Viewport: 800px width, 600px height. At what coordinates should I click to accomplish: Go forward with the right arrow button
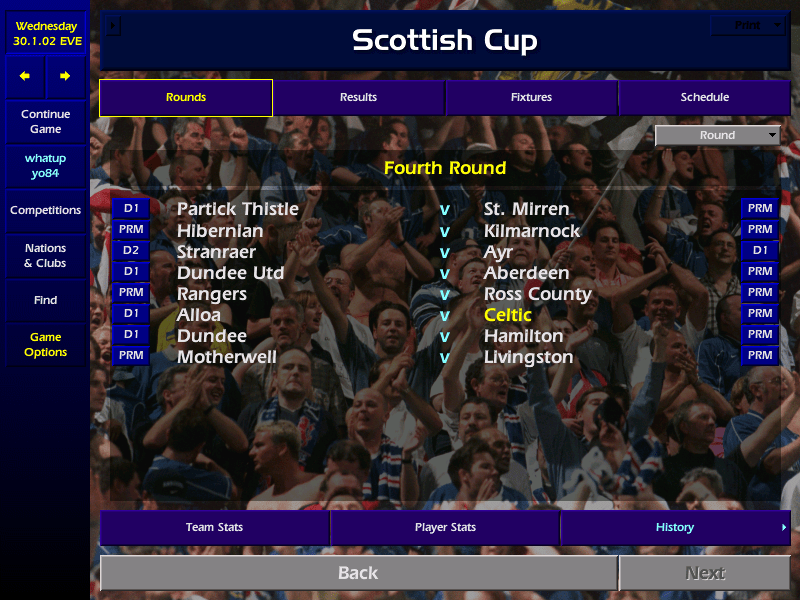(65, 76)
